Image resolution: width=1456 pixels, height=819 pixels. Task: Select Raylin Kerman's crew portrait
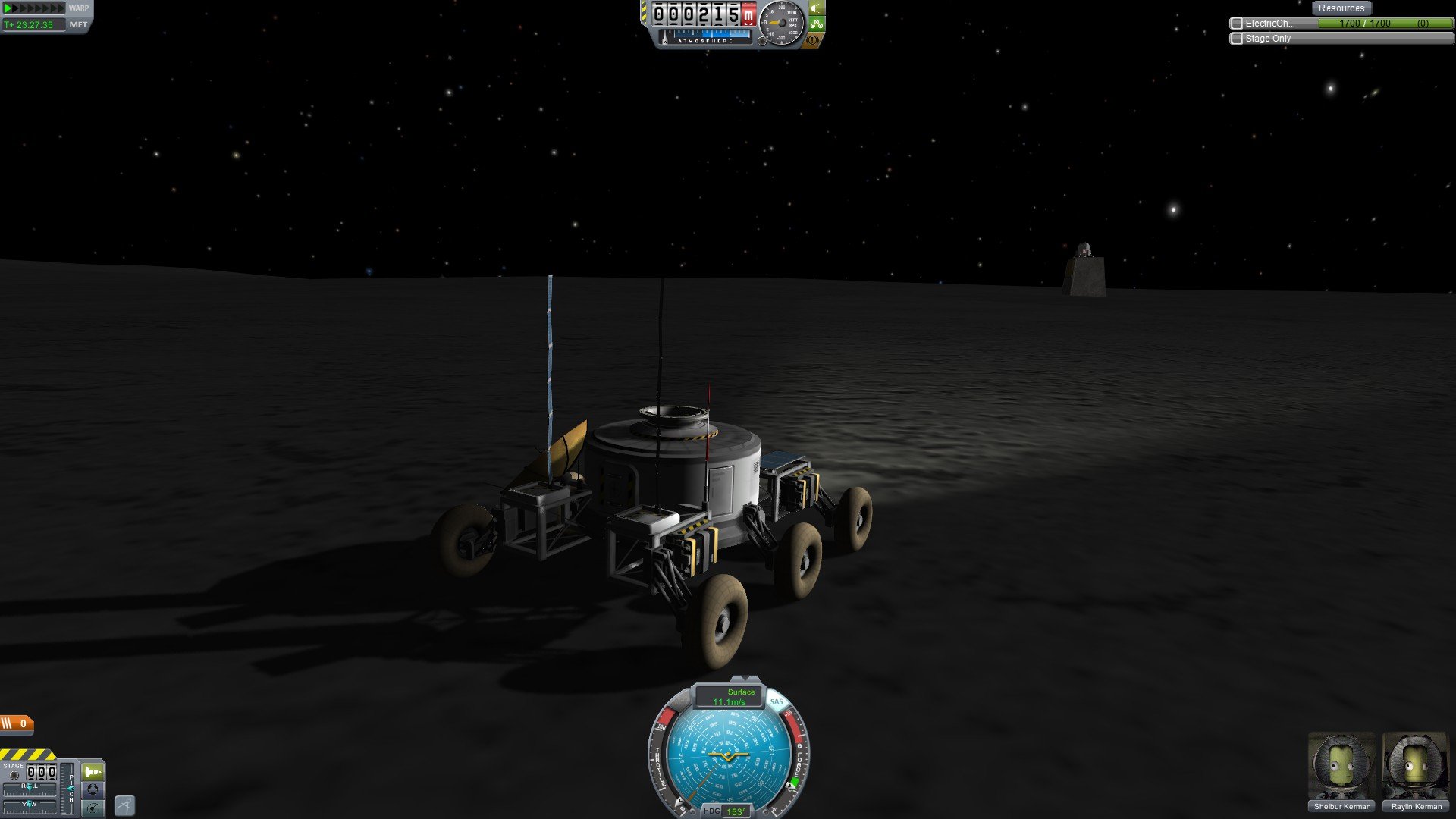pos(1415,766)
